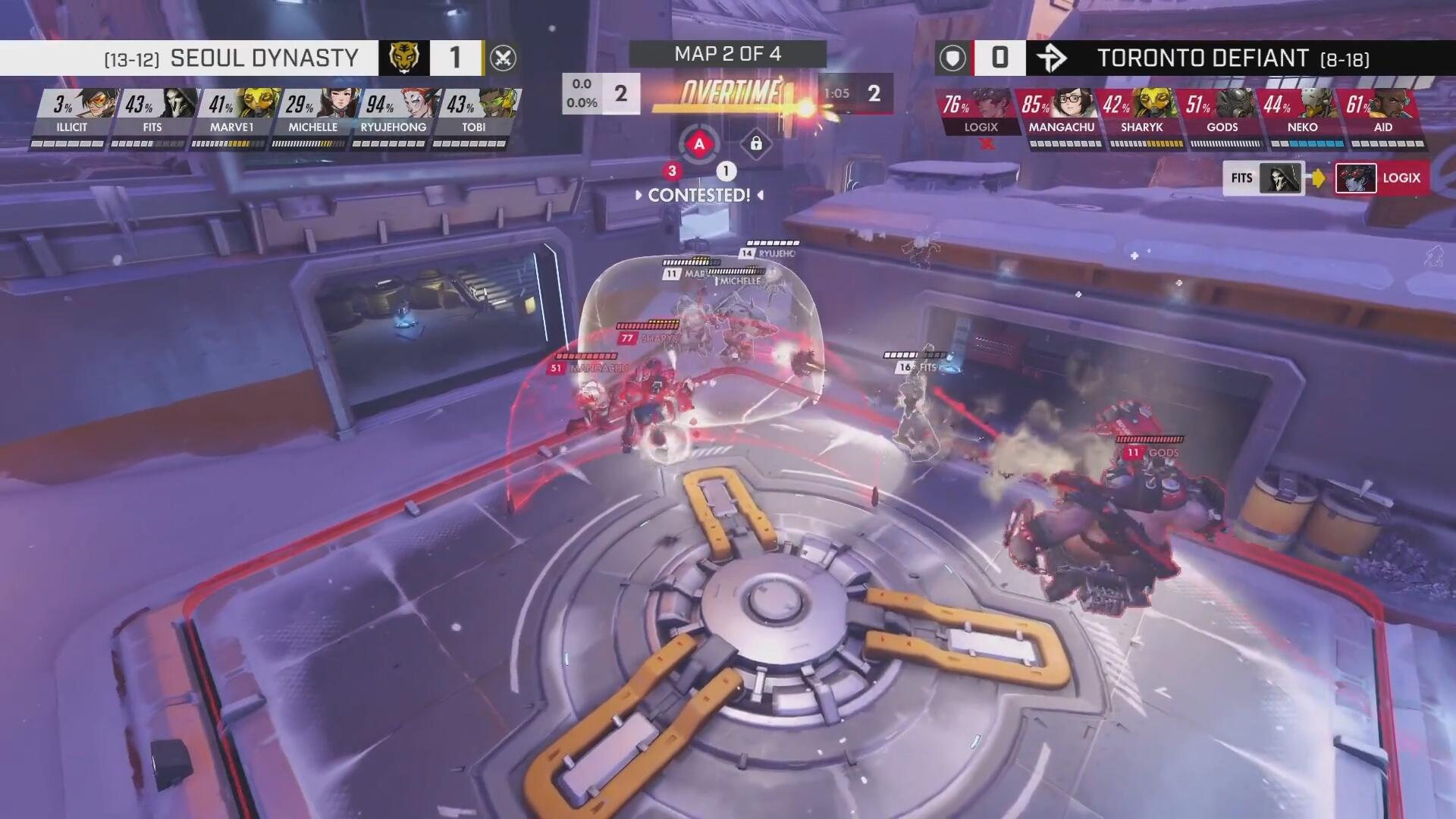Choose MARVE1's player card
This screenshot has height=819, width=1456.
point(232,114)
